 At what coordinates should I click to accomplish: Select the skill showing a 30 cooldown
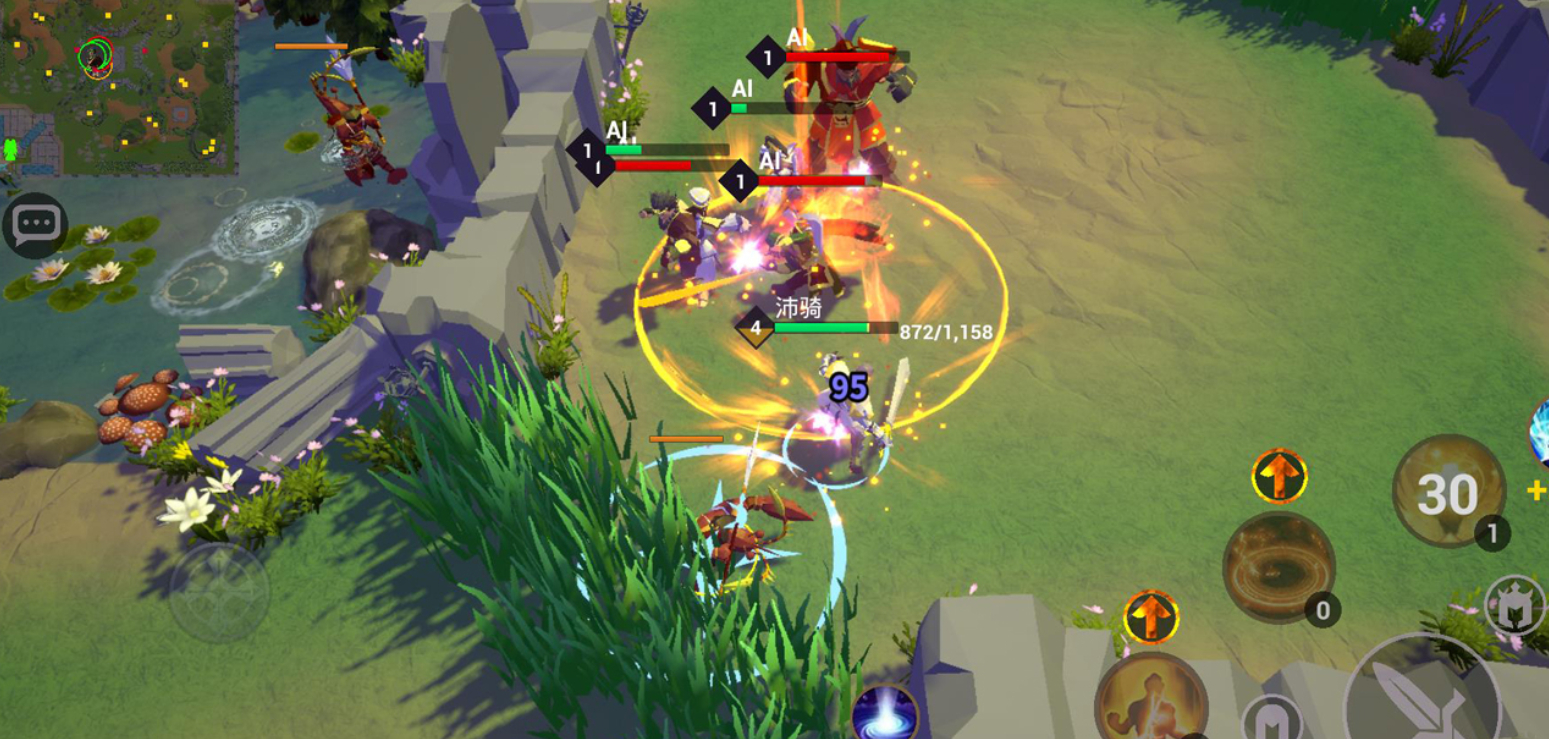click(x=1448, y=492)
